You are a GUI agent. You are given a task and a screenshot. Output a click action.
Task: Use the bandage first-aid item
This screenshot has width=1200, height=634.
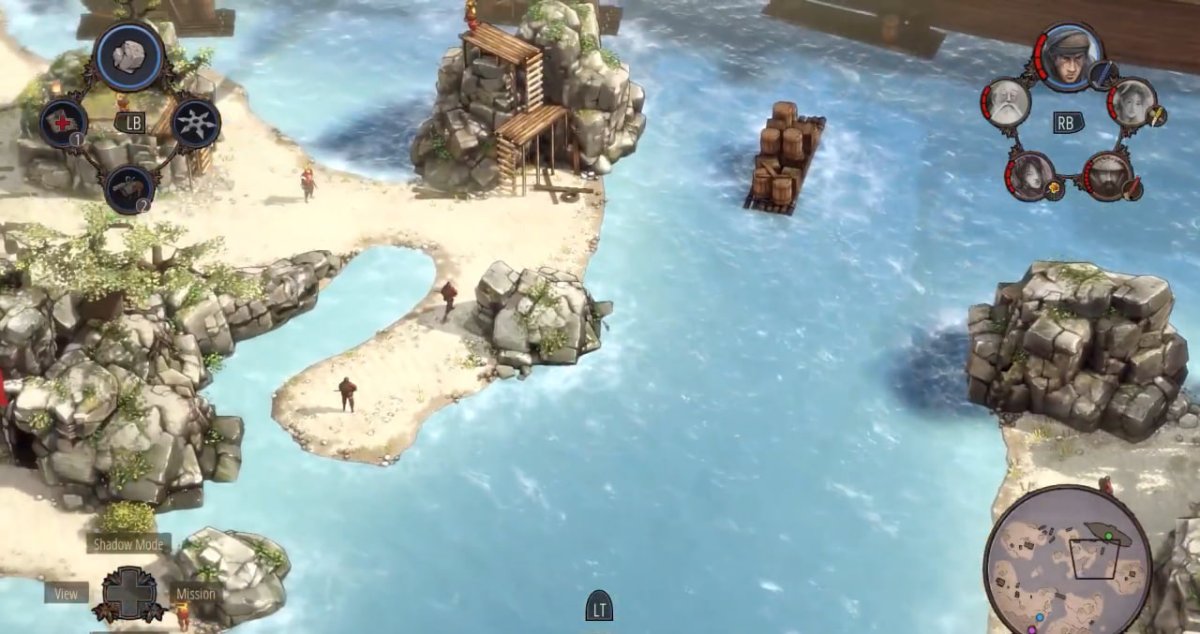pos(63,123)
